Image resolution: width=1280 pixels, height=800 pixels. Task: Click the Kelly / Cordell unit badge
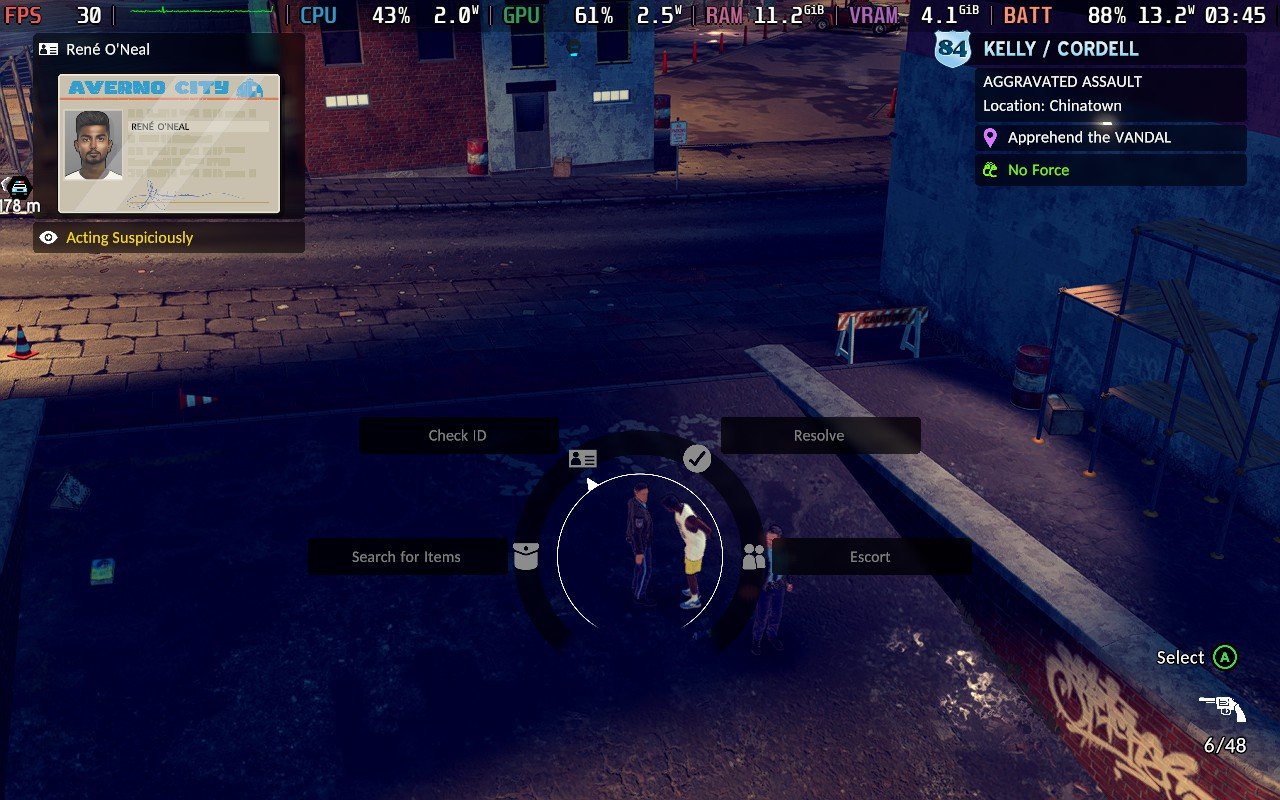952,49
